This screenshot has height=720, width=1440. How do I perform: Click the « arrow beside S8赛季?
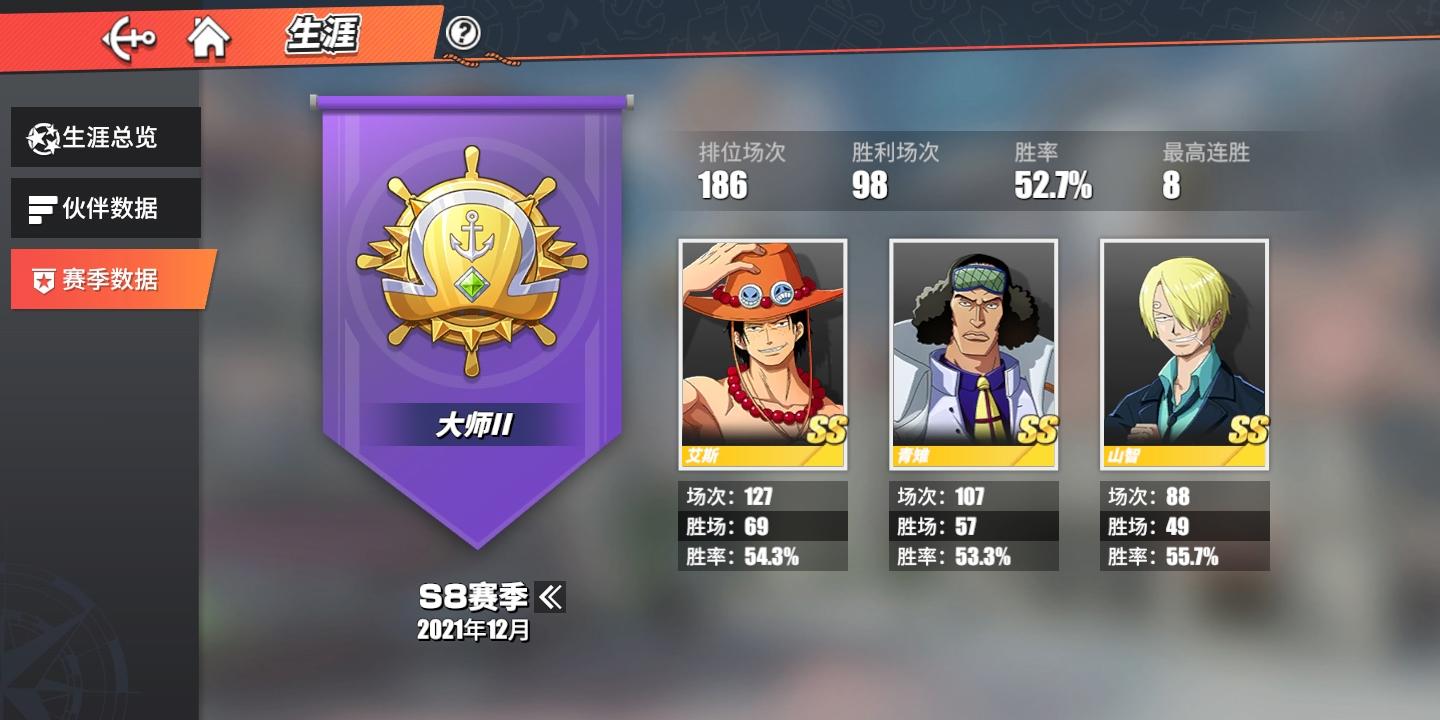click(x=553, y=597)
